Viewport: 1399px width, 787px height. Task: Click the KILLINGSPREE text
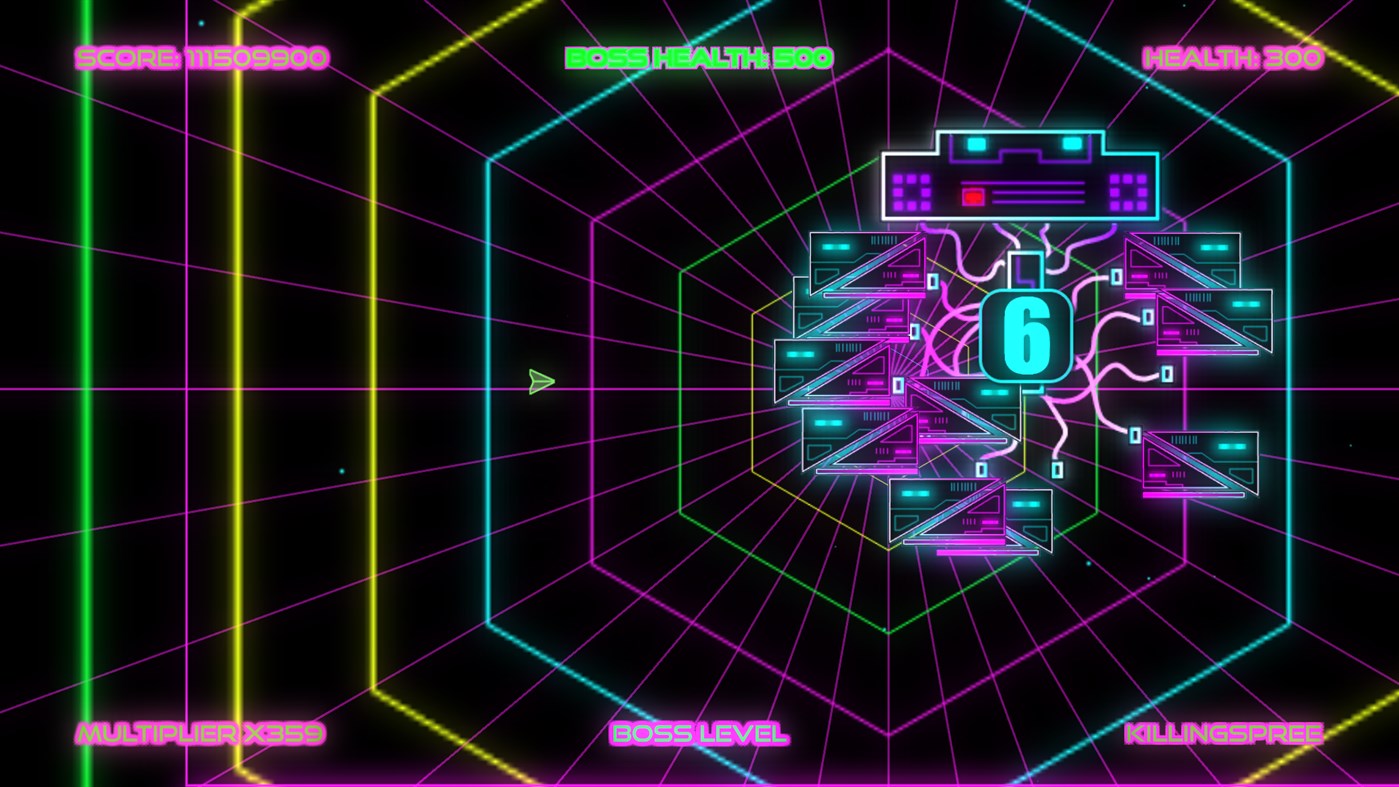(x=1222, y=733)
